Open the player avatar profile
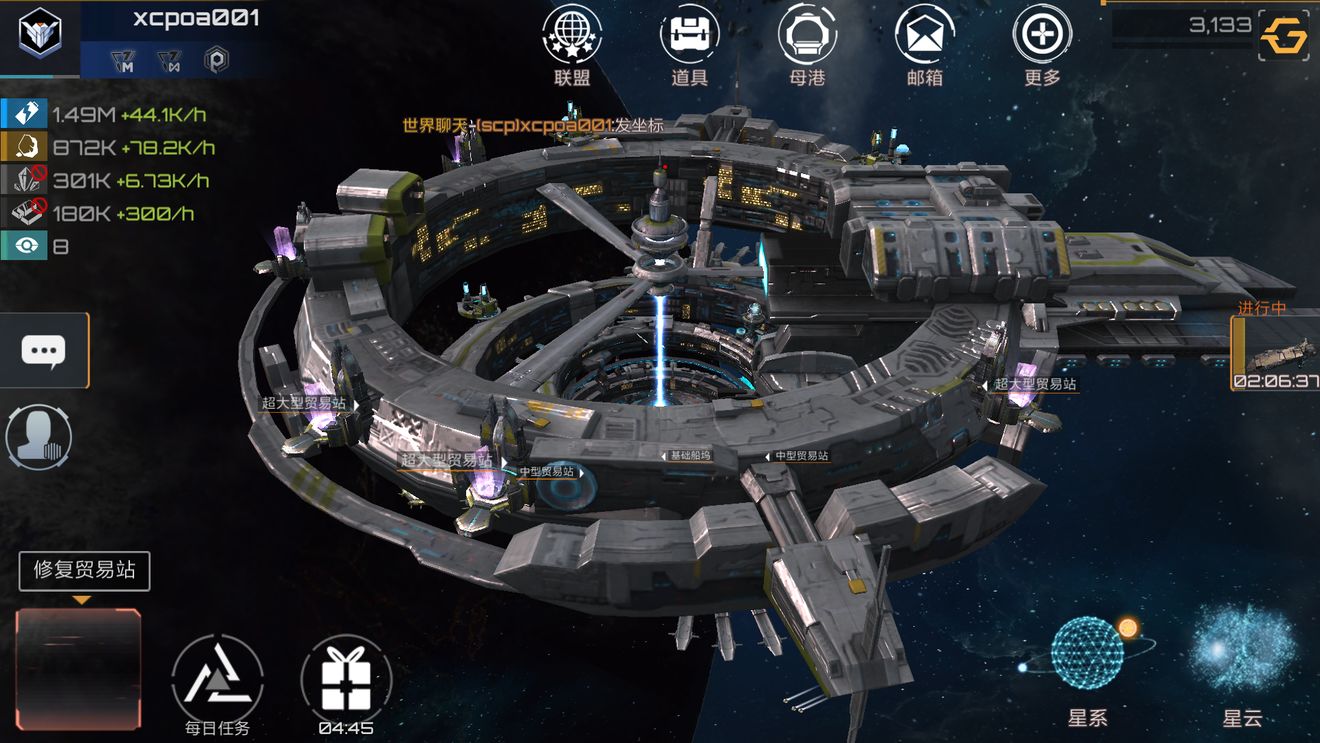1320x743 pixels. tap(40, 36)
